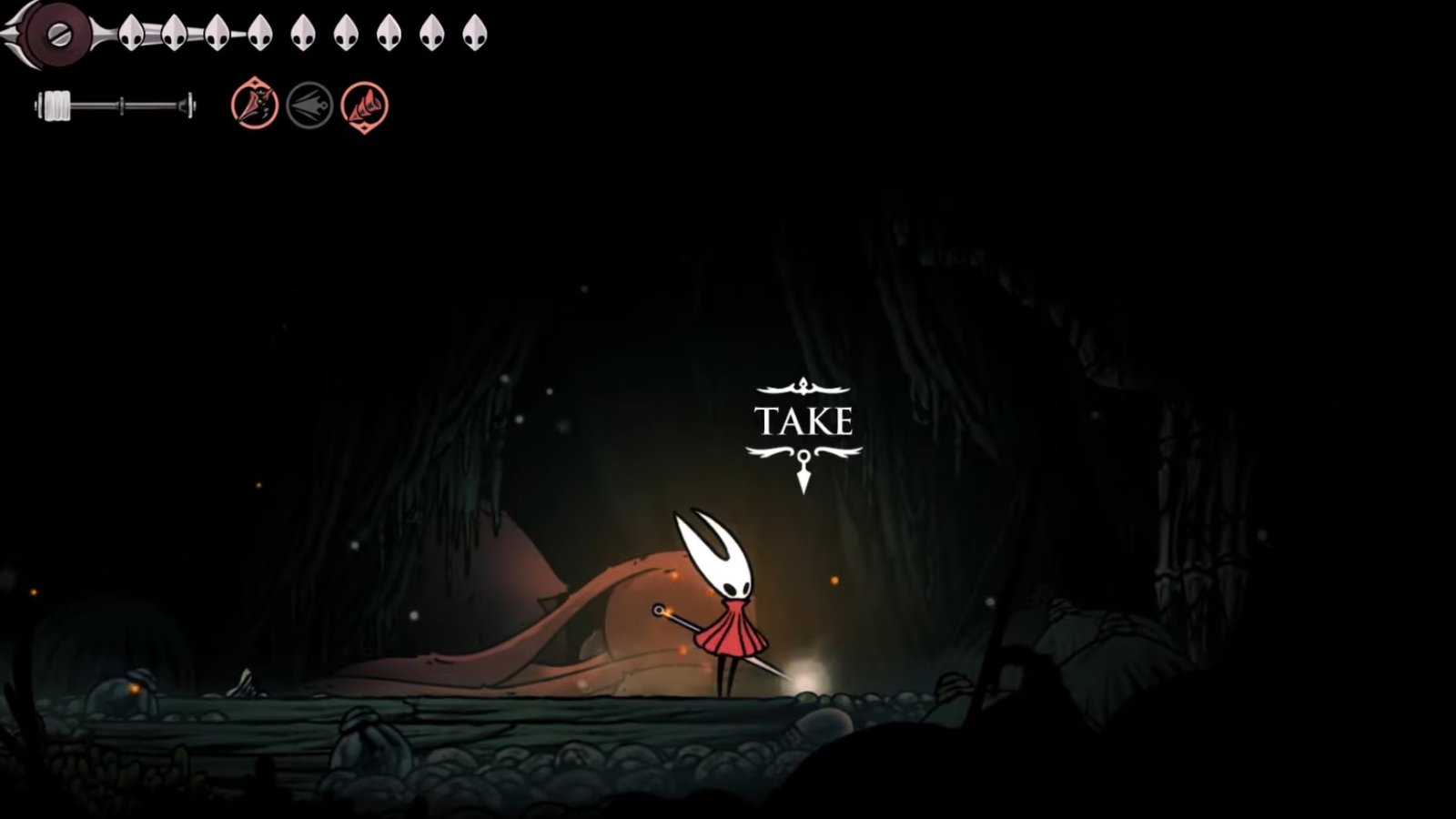Click the dark red crest emblem
Screen dimensions: 1456x819
click(56, 35)
